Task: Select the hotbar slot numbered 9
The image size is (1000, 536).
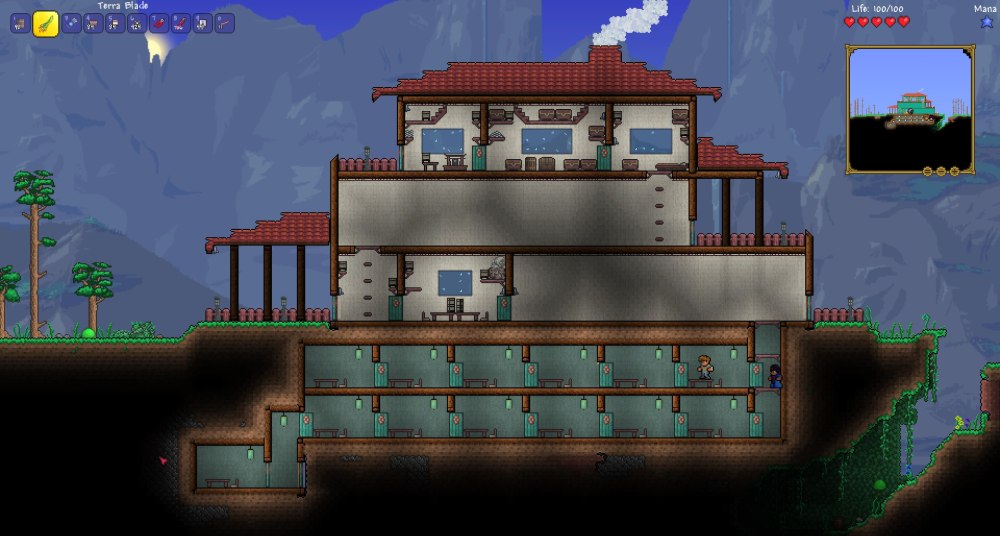Action: 202,23
